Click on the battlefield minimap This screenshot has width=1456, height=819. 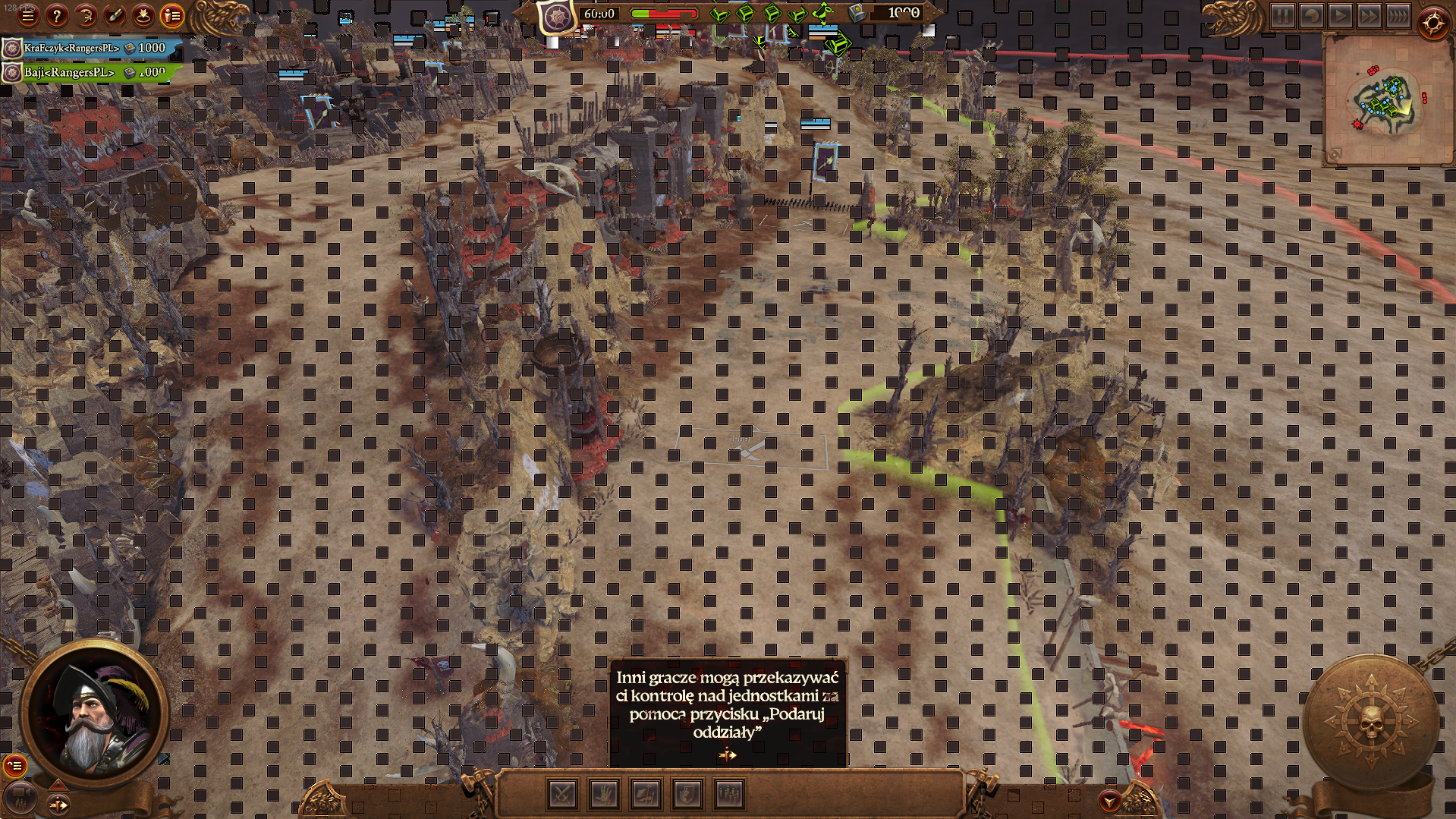click(x=1385, y=100)
